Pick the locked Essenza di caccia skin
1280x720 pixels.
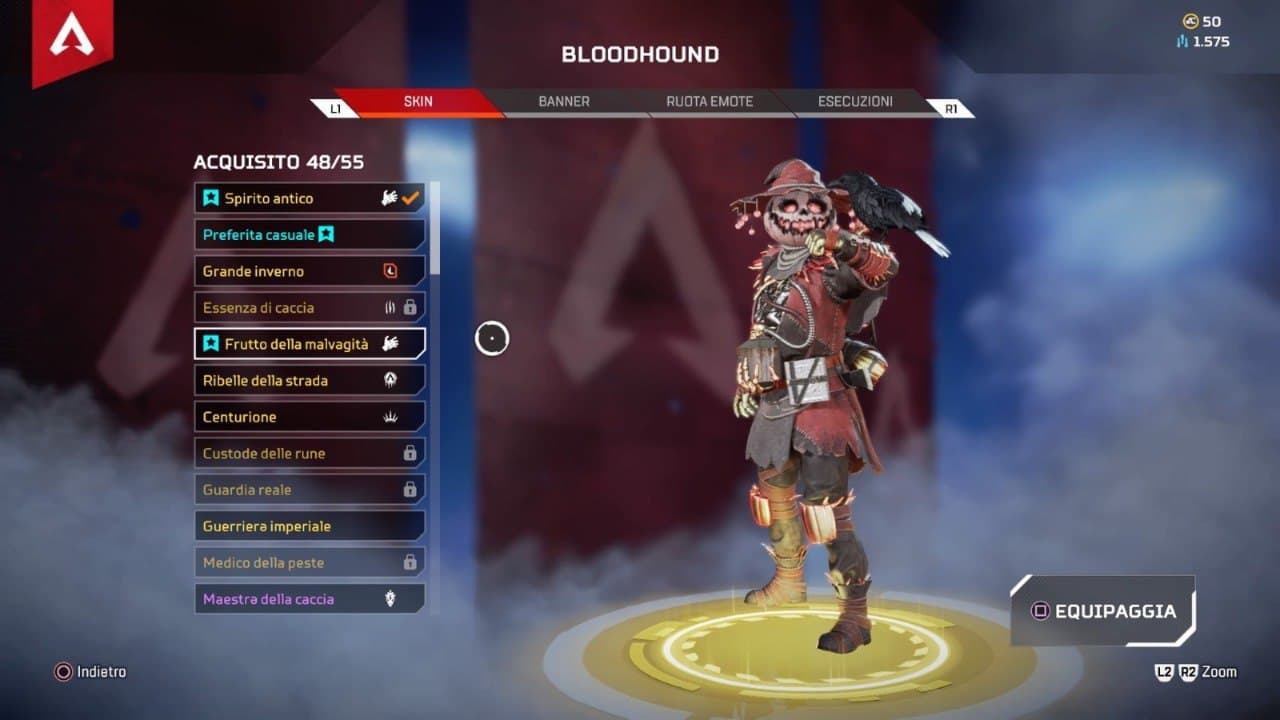[x=309, y=307]
